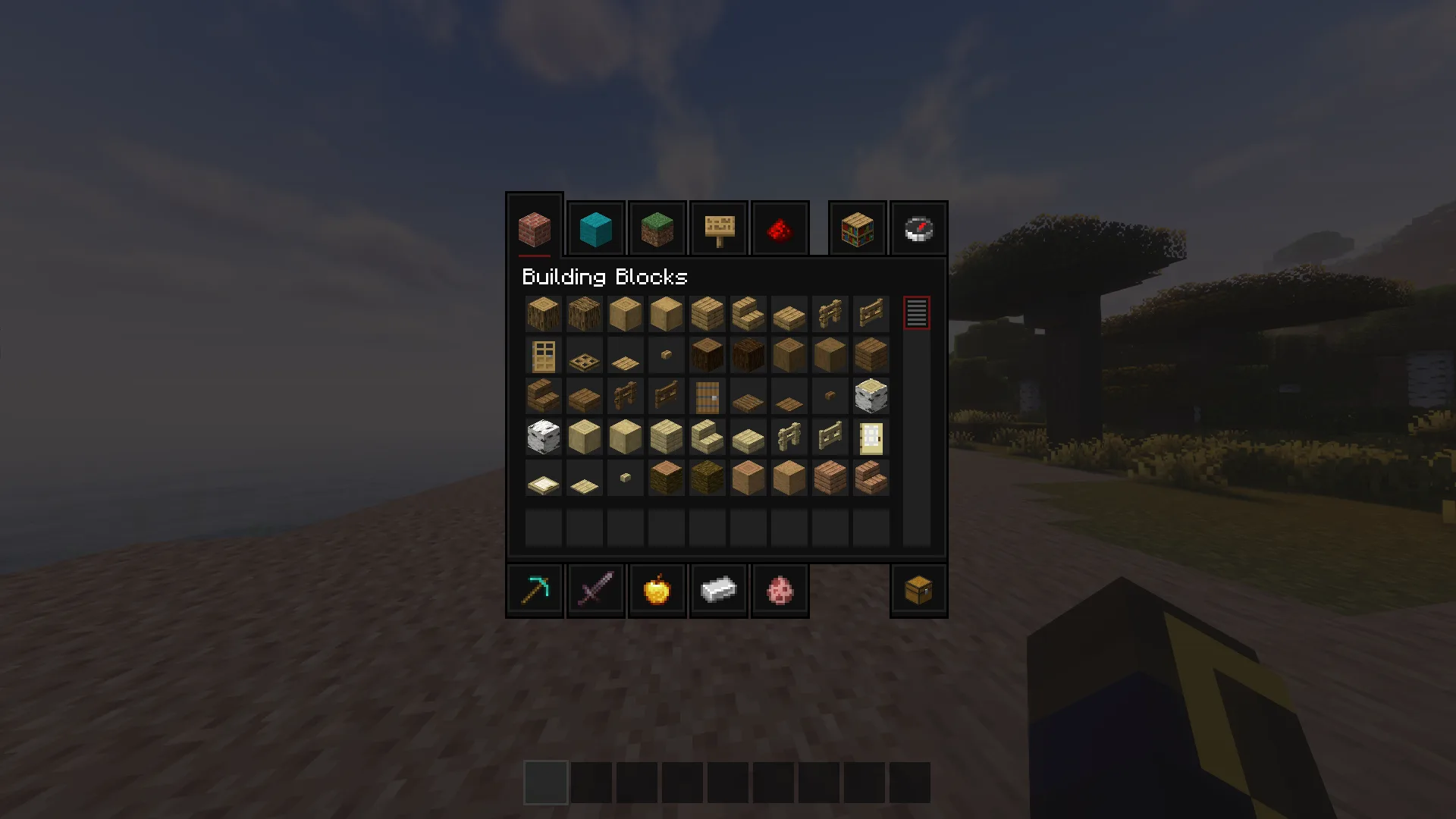Open the Tools tab with the pickaxe icon
Image resolution: width=1456 pixels, height=819 pixels.
pos(535,590)
